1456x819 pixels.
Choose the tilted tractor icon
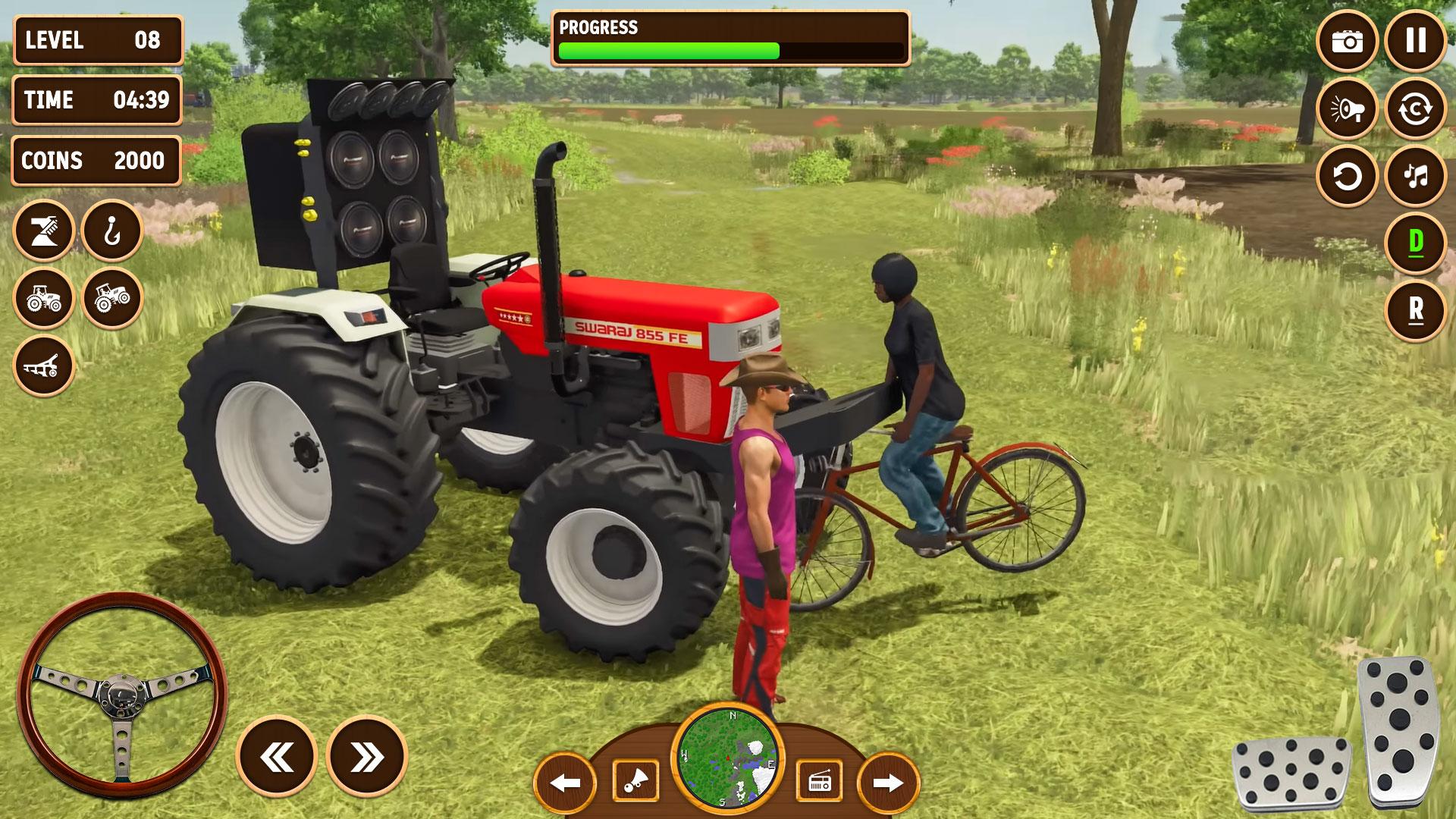pyautogui.click(x=112, y=298)
